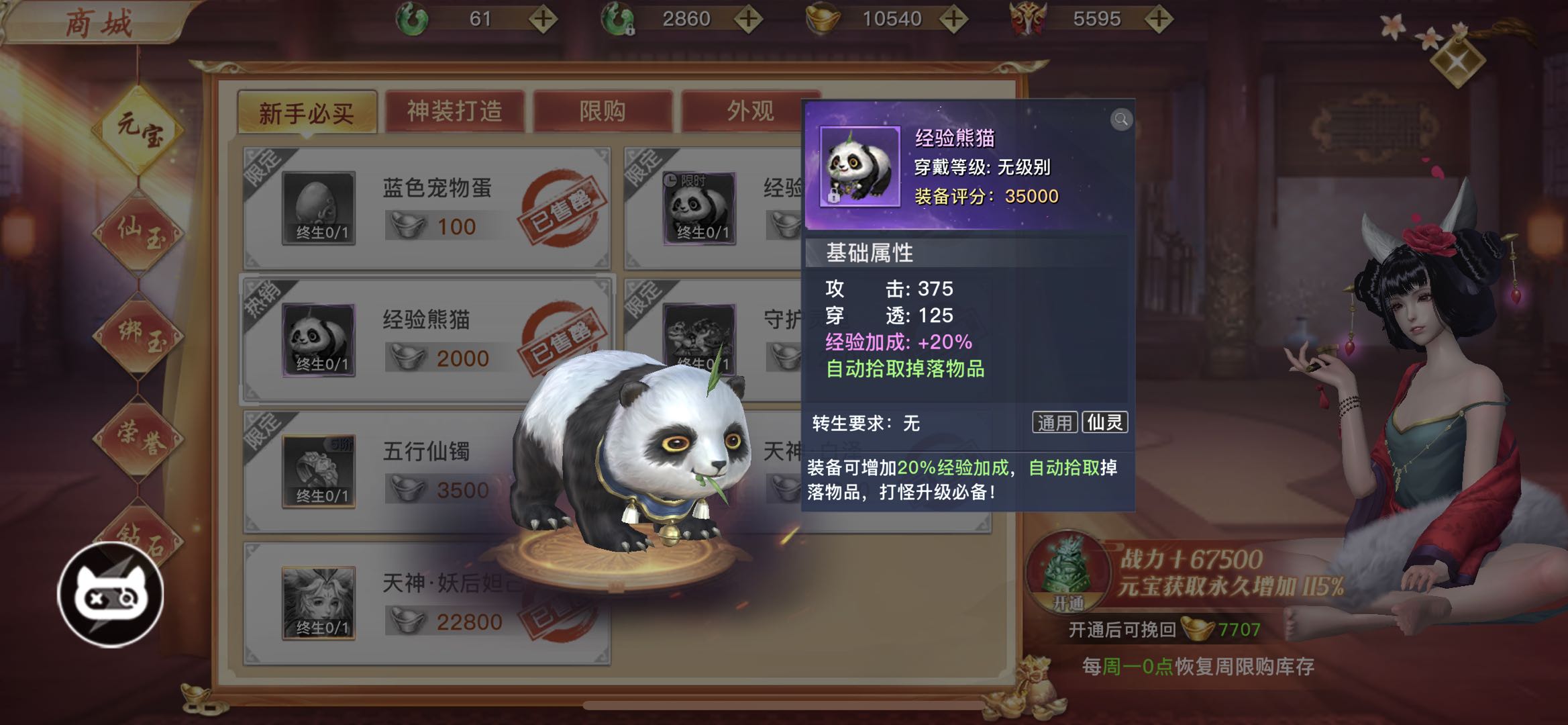The height and width of the screenshot is (725, 1568).
Task: Switch to the 神装打造 tab
Action: (x=454, y=111)
